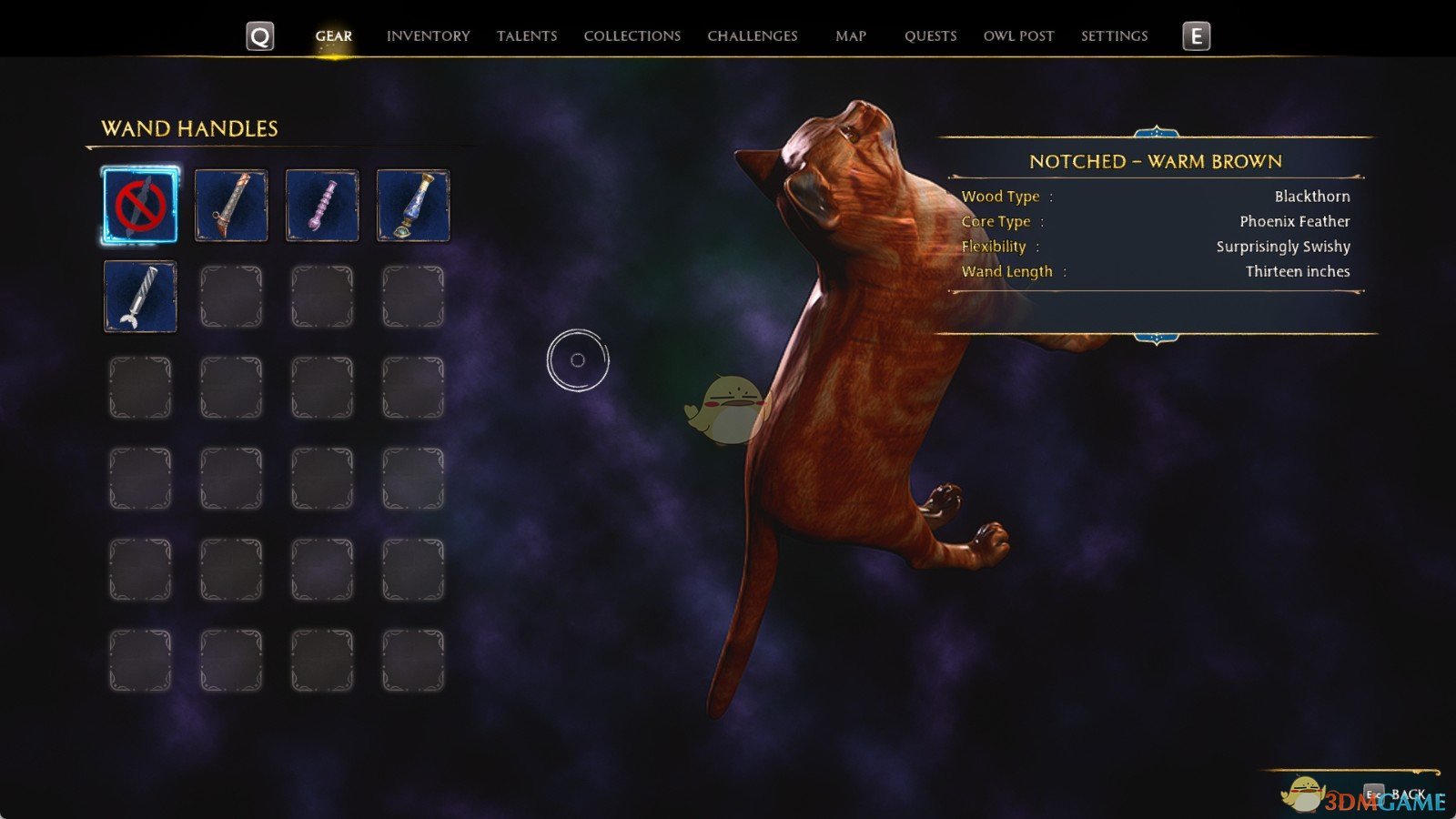The width and height of the screenshot is (1456, 819).
Task: Open the OWL POST screen
Action: point(1019,36)
